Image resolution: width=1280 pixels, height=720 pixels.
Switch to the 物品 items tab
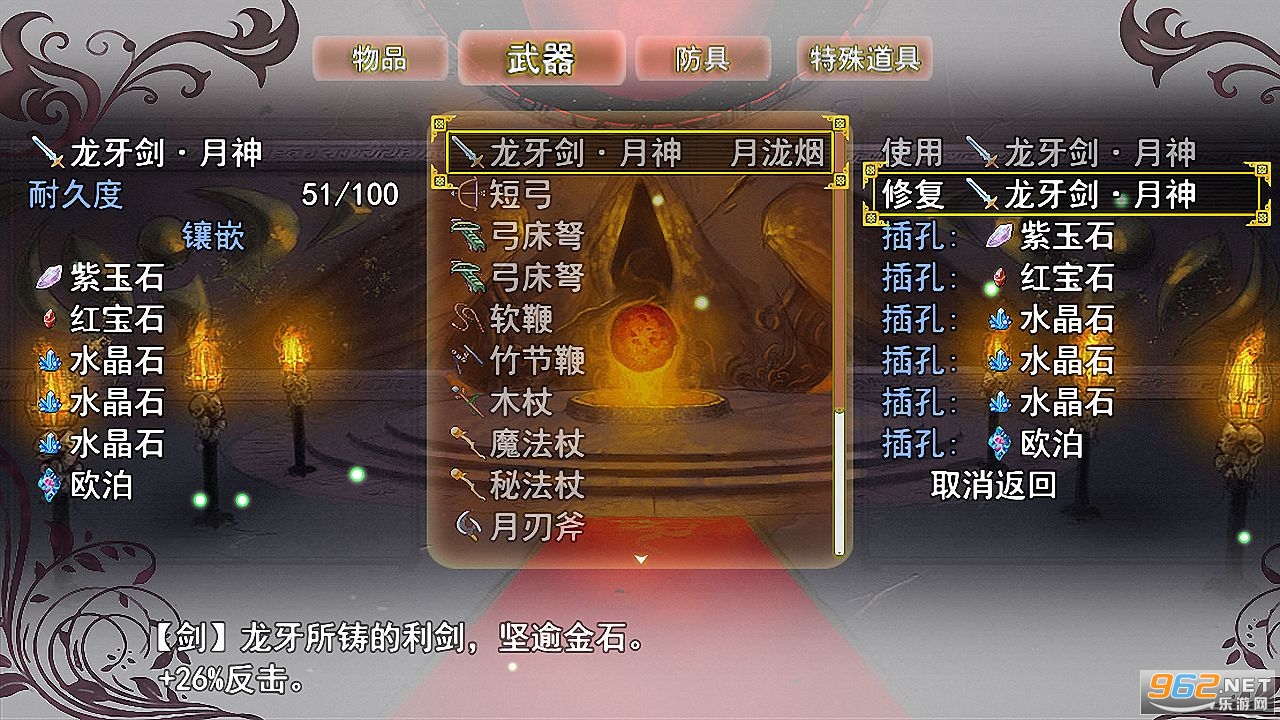(381, 59)
